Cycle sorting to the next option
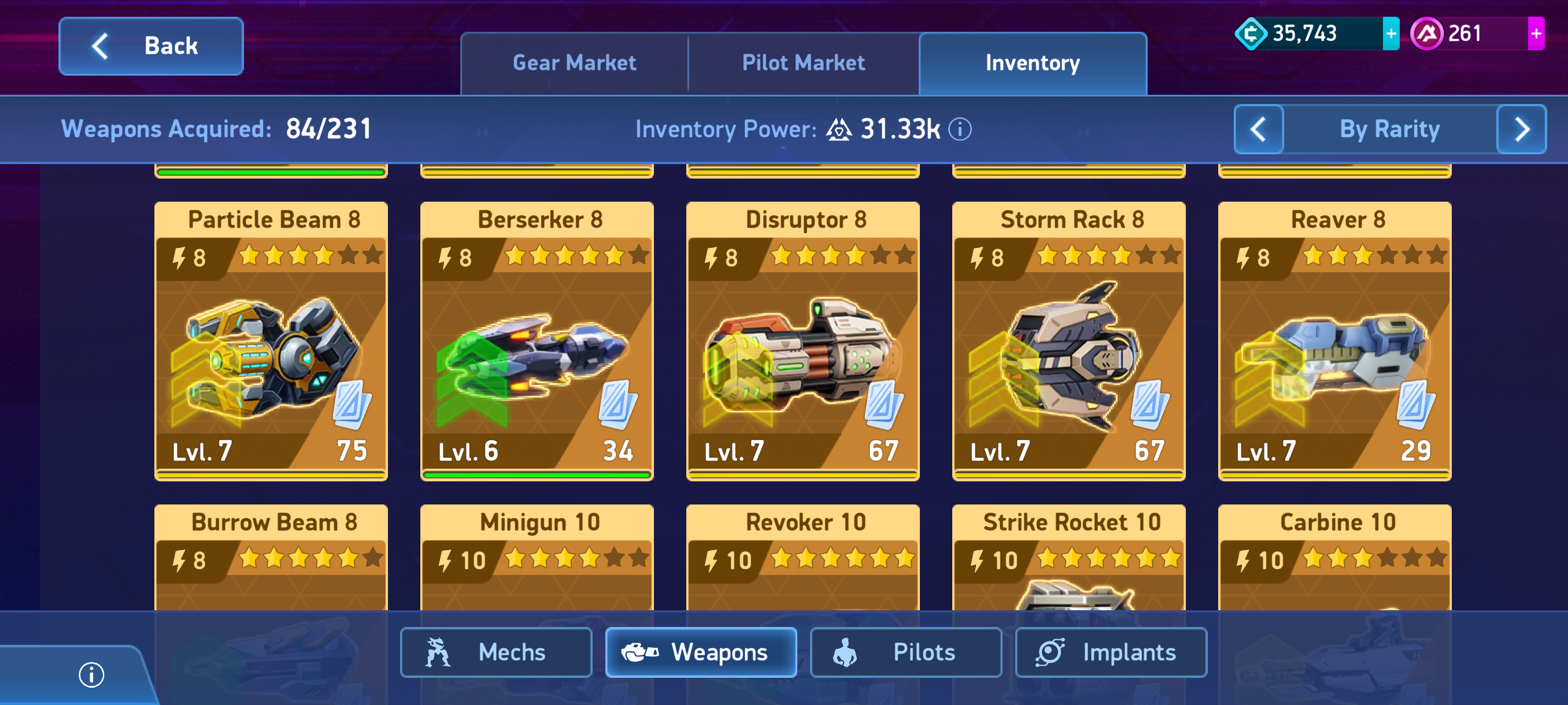 click(1521, 129)
